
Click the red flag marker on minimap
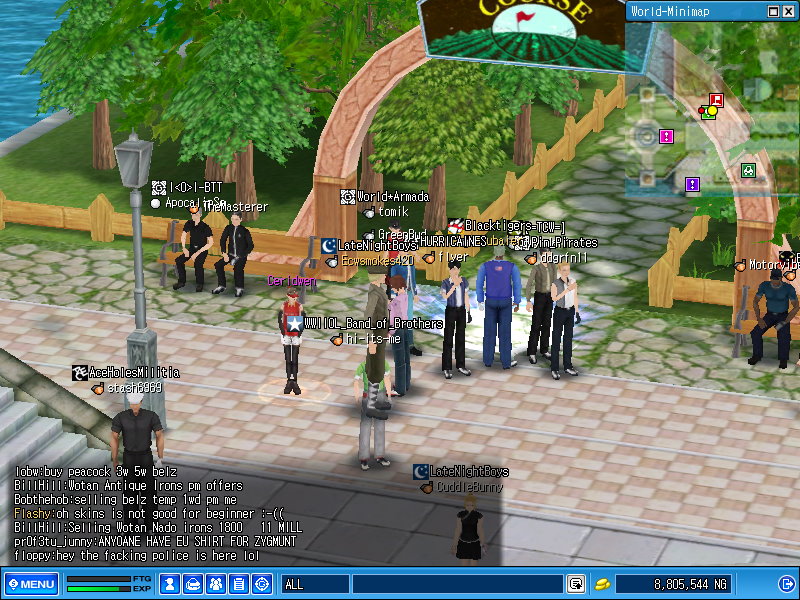[x=715, y=100]
